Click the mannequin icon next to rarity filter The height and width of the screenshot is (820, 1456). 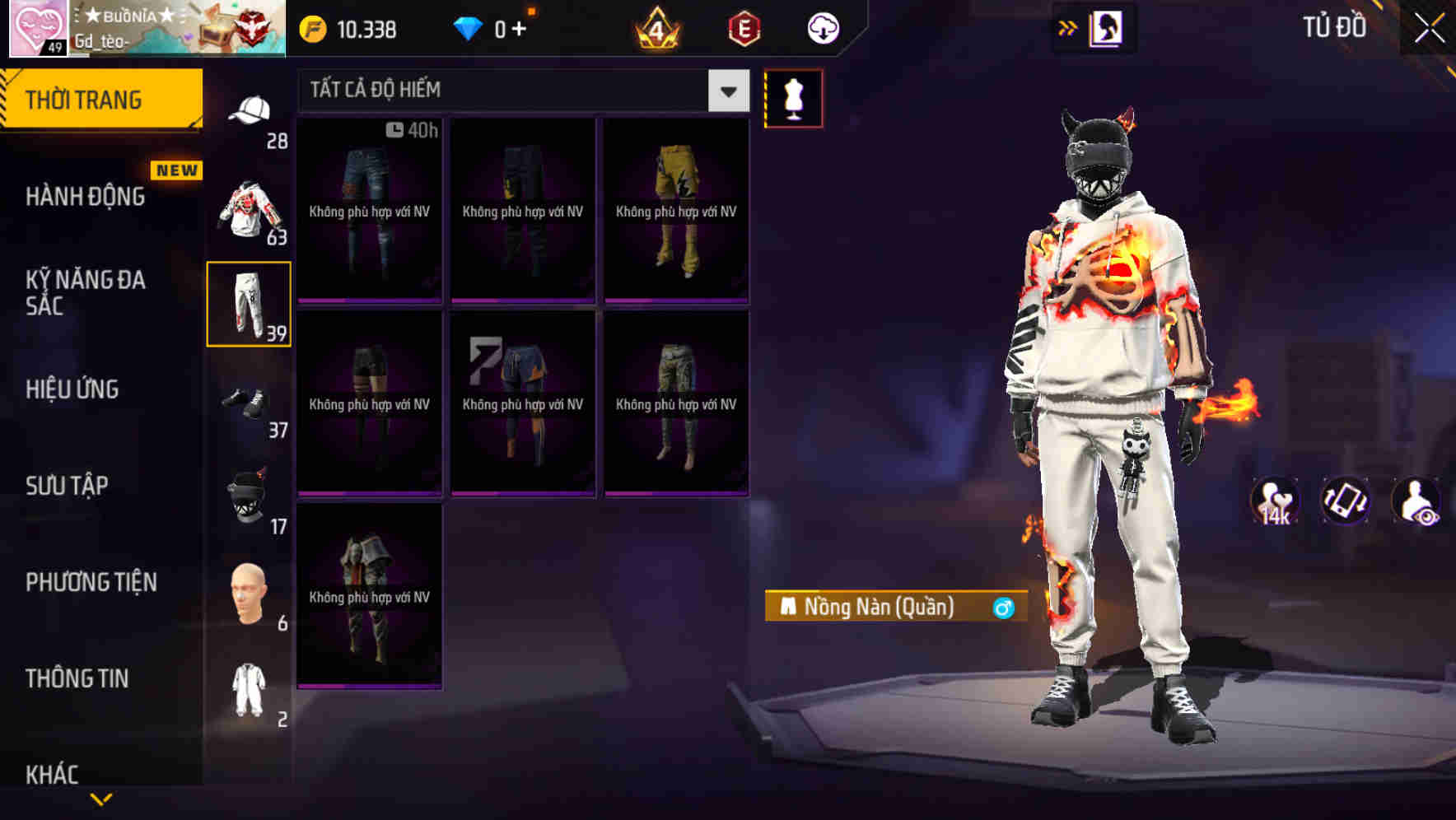point(794,98)
